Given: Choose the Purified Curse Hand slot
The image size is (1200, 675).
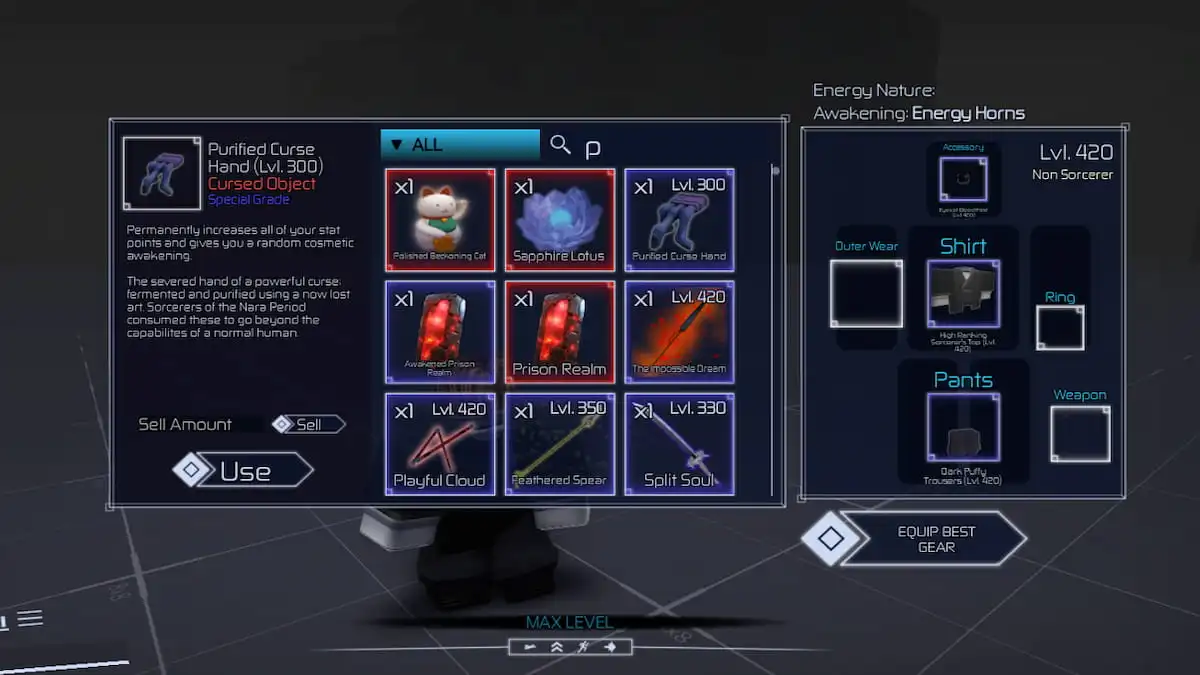Looking at the screenshot, I should 679,220.
